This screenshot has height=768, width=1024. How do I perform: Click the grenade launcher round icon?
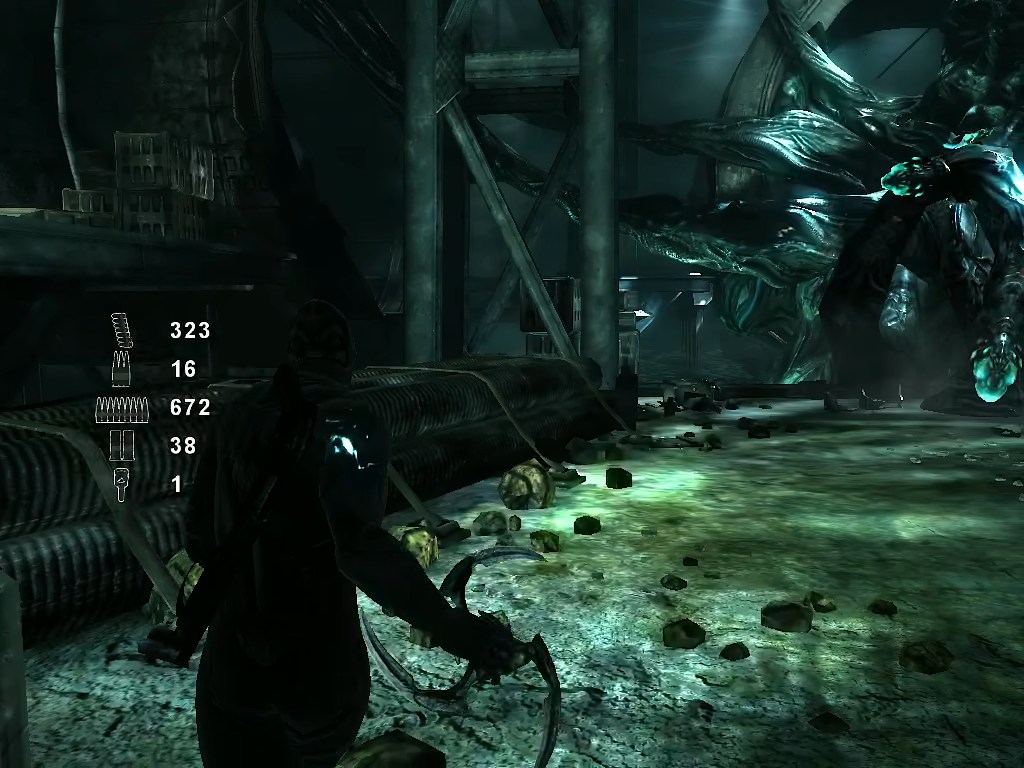point(121,484)
